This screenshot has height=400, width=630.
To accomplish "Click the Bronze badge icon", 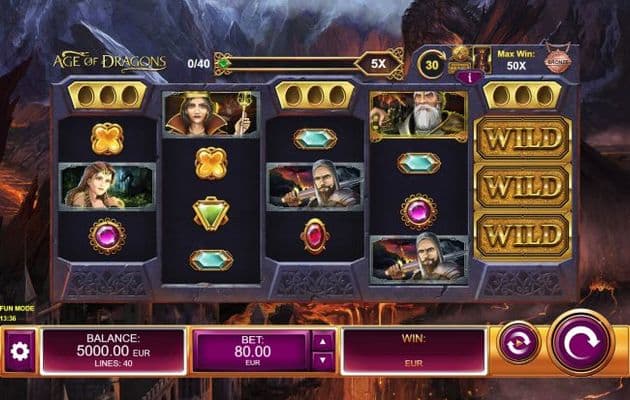I will pos(557,61).
